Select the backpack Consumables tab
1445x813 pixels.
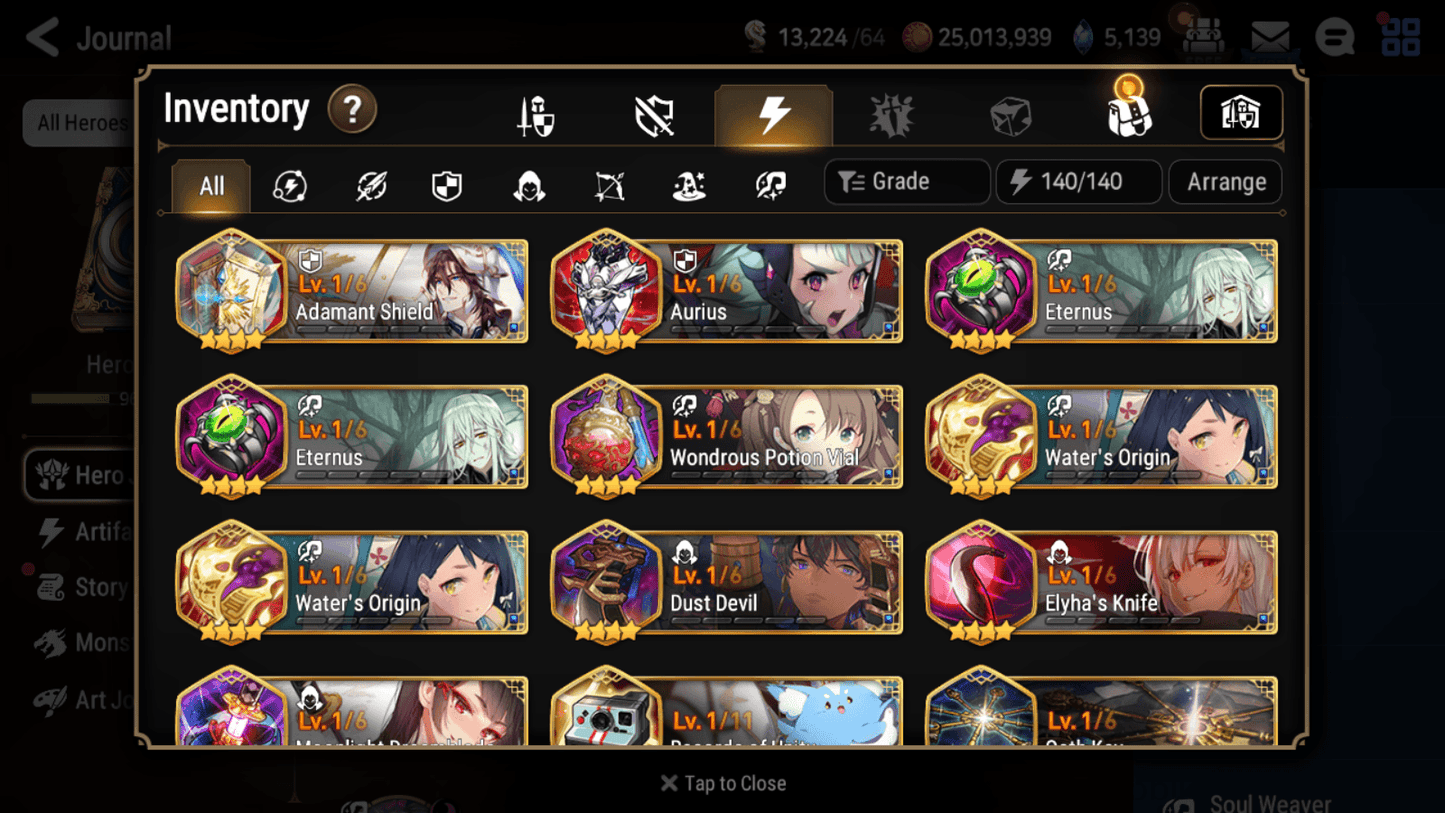(x=1128, y=113)
